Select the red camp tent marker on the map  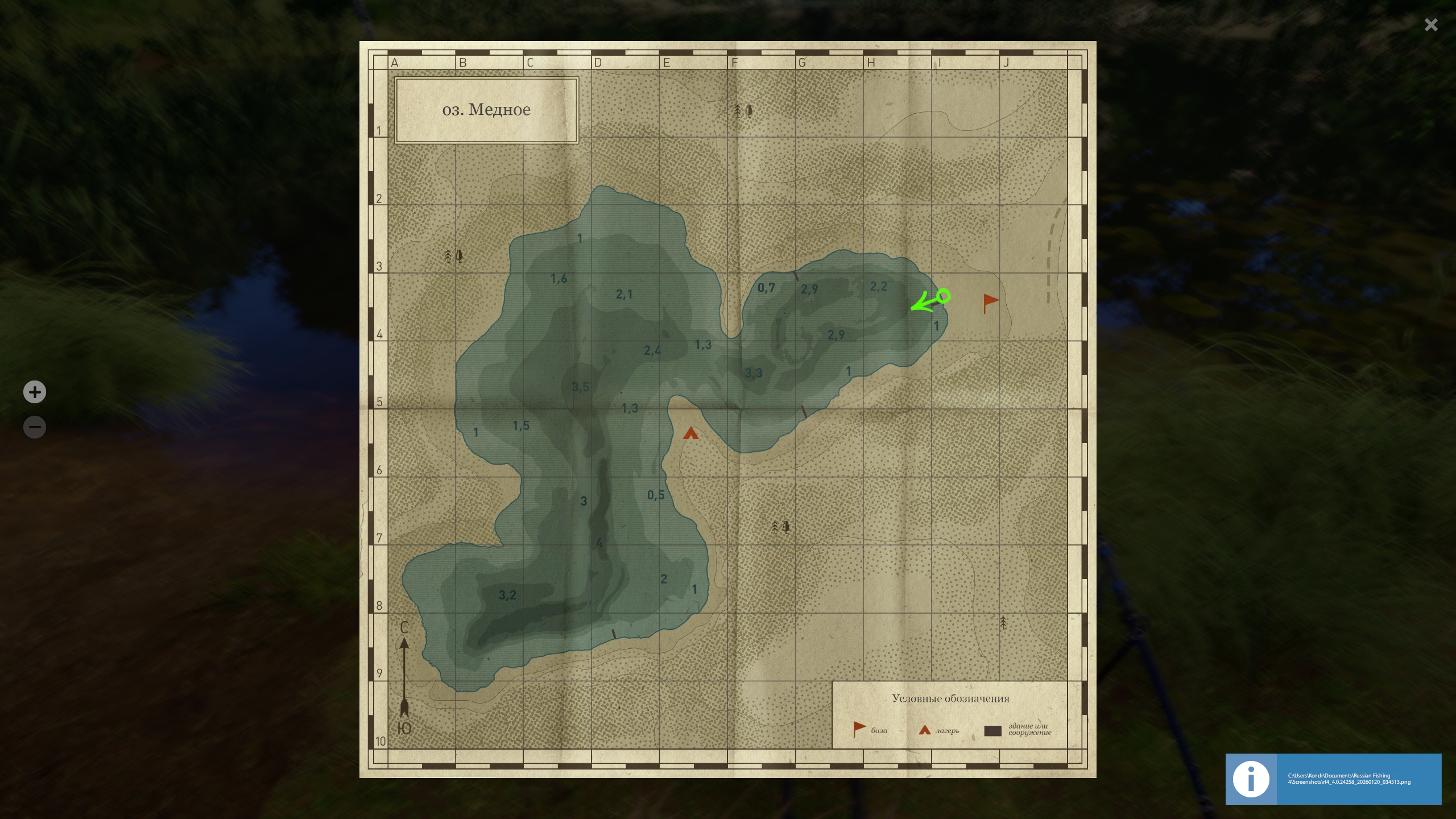coord(690,433)
